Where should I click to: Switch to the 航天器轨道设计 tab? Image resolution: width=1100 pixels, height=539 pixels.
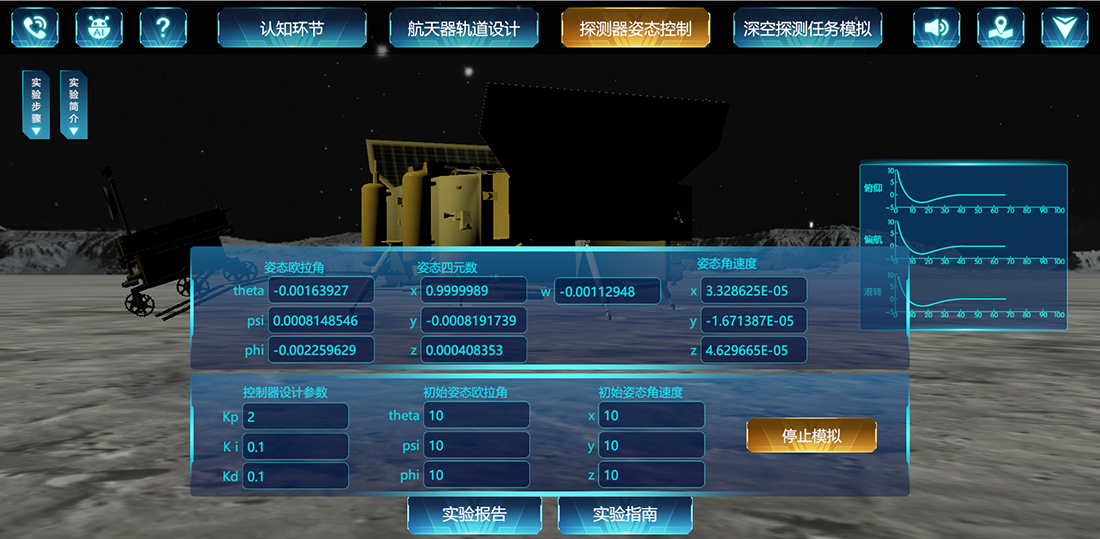pyautogui.click(x=463, y=28)
